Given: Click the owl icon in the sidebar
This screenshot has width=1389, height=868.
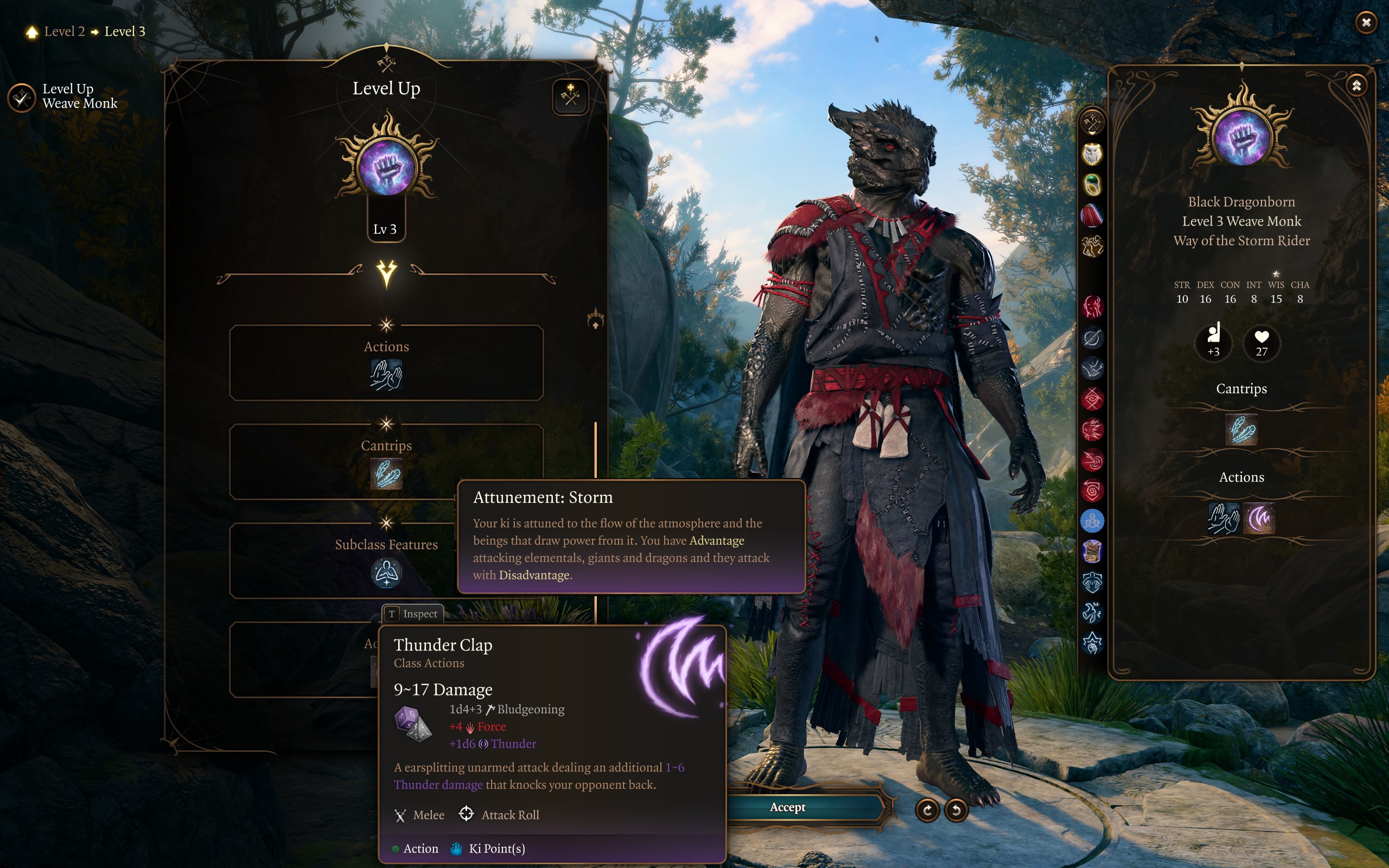Looking at the screenshot, I should (x=1092, y=154).
